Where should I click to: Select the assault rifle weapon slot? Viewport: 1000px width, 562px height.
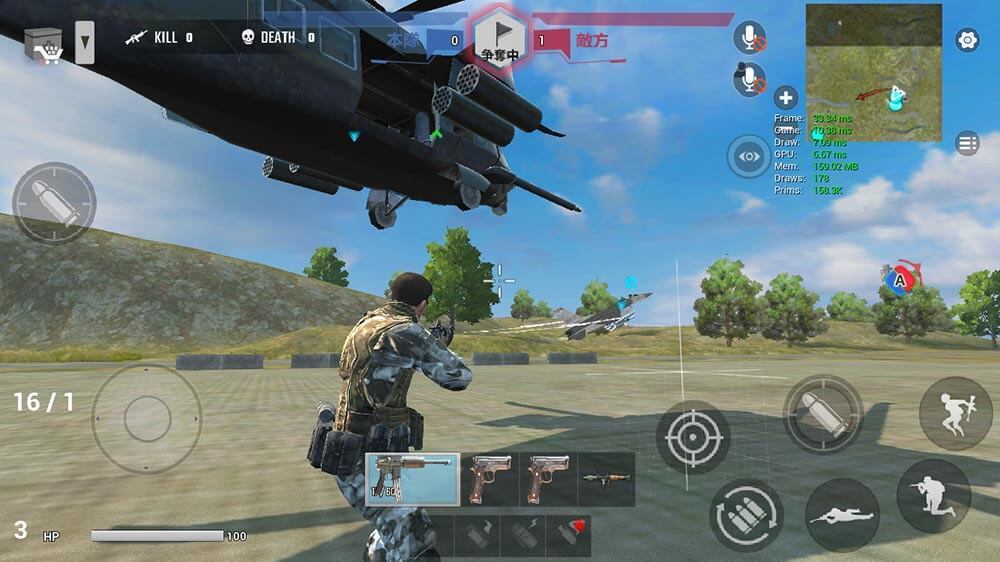click(412, 479)
